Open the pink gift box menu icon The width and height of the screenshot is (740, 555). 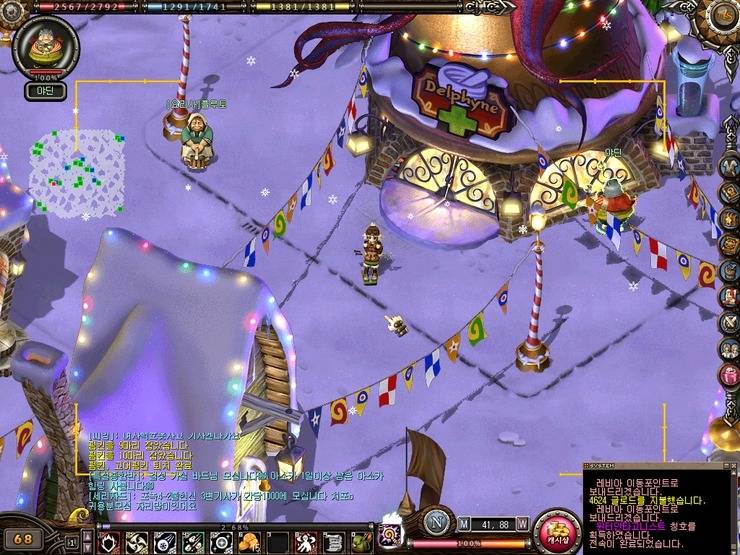(729, 374)
